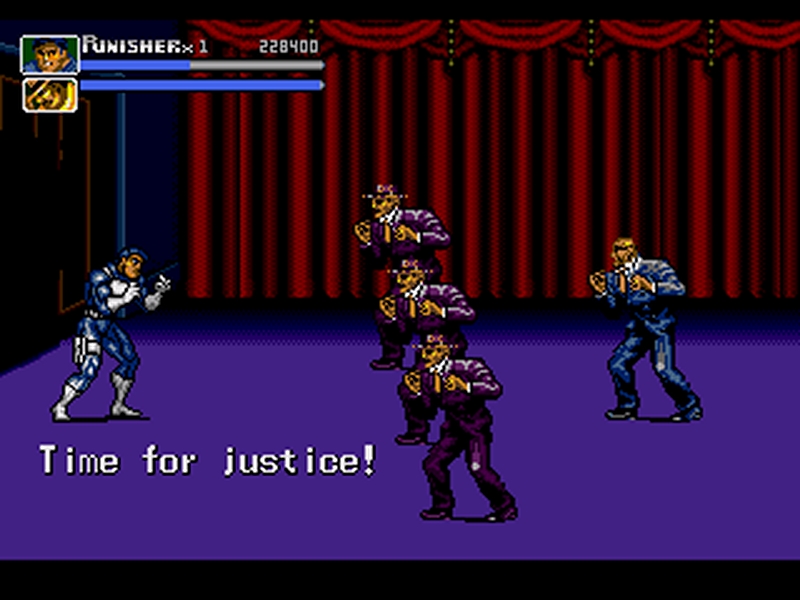Viewport: 800px width, 600px height.
Task: Click the Punisher character portrait
Action: click(49, 55)
